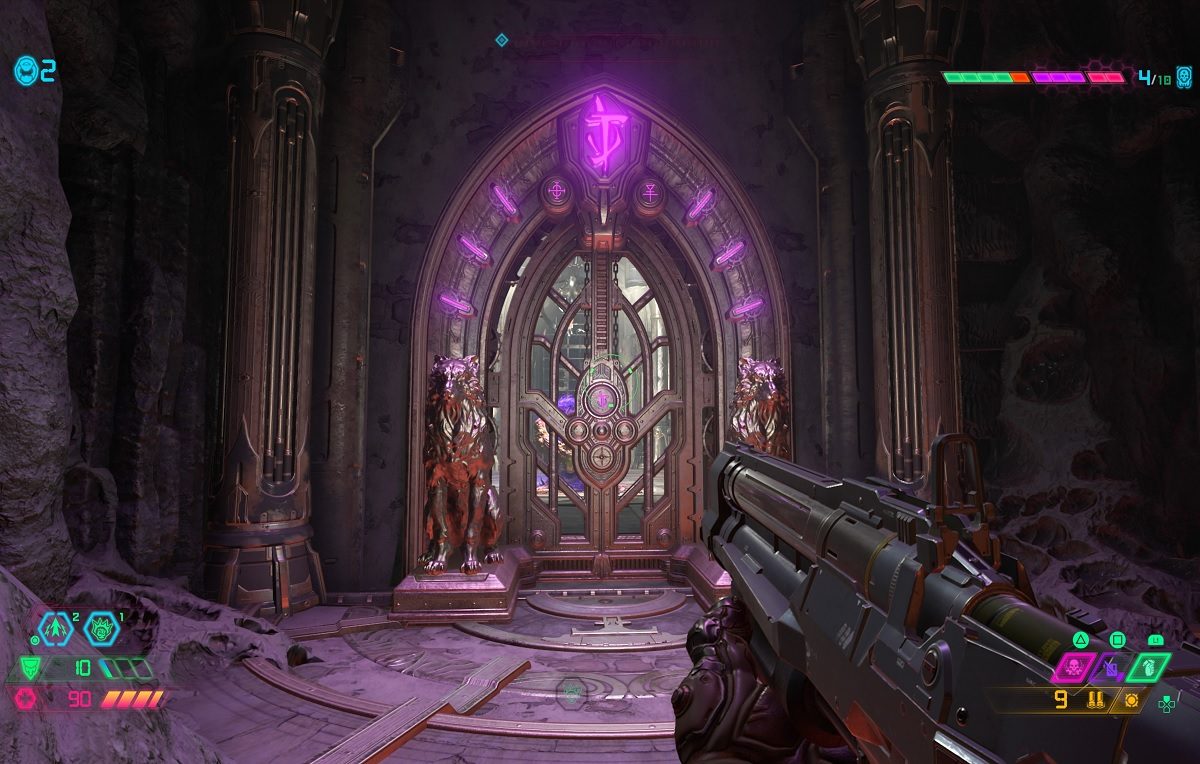
Task: Select the chainsaw fuel icon
Action: [x=1111, y=667]
